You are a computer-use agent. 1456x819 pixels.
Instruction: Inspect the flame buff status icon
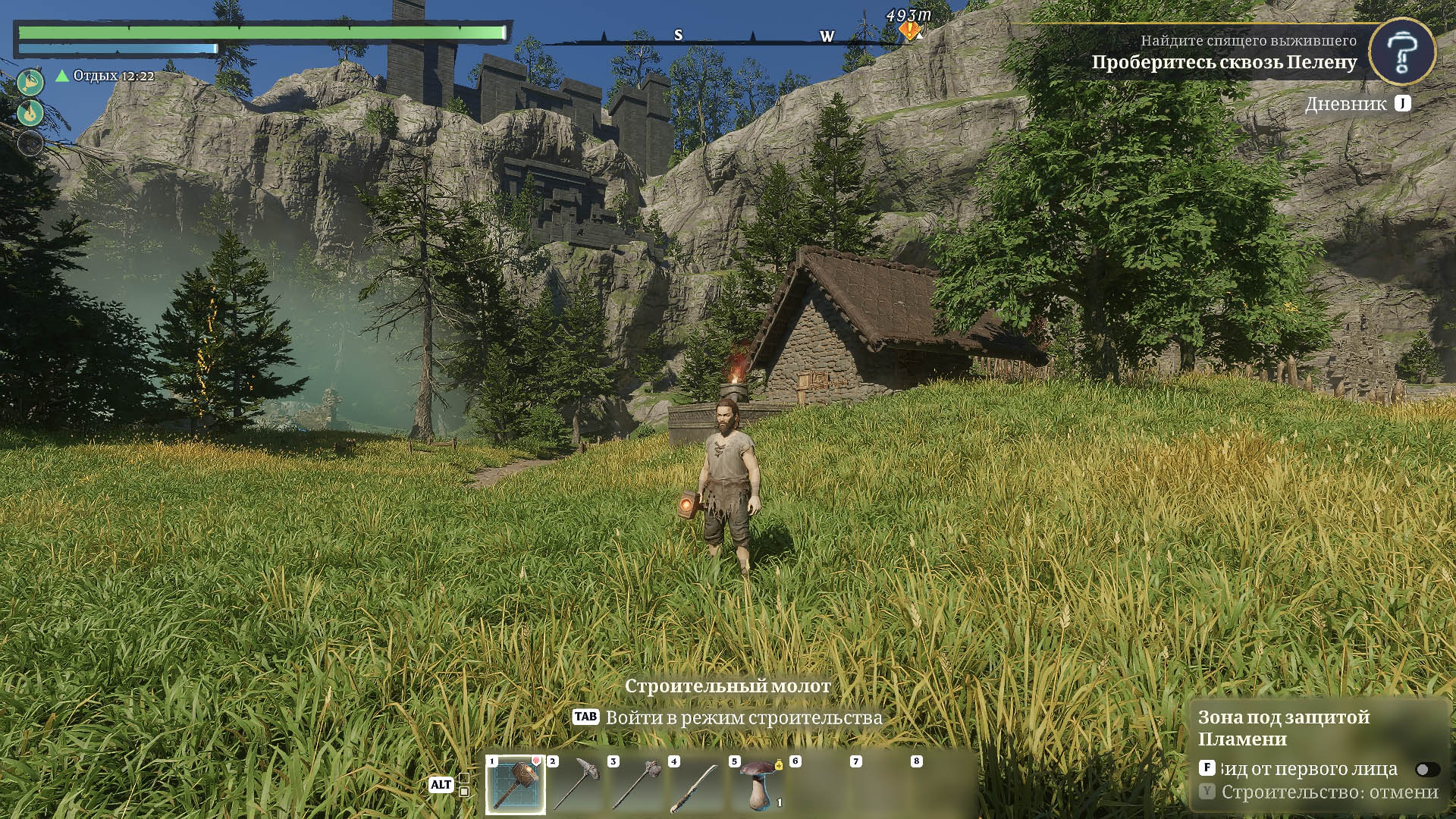pos(30,113)
